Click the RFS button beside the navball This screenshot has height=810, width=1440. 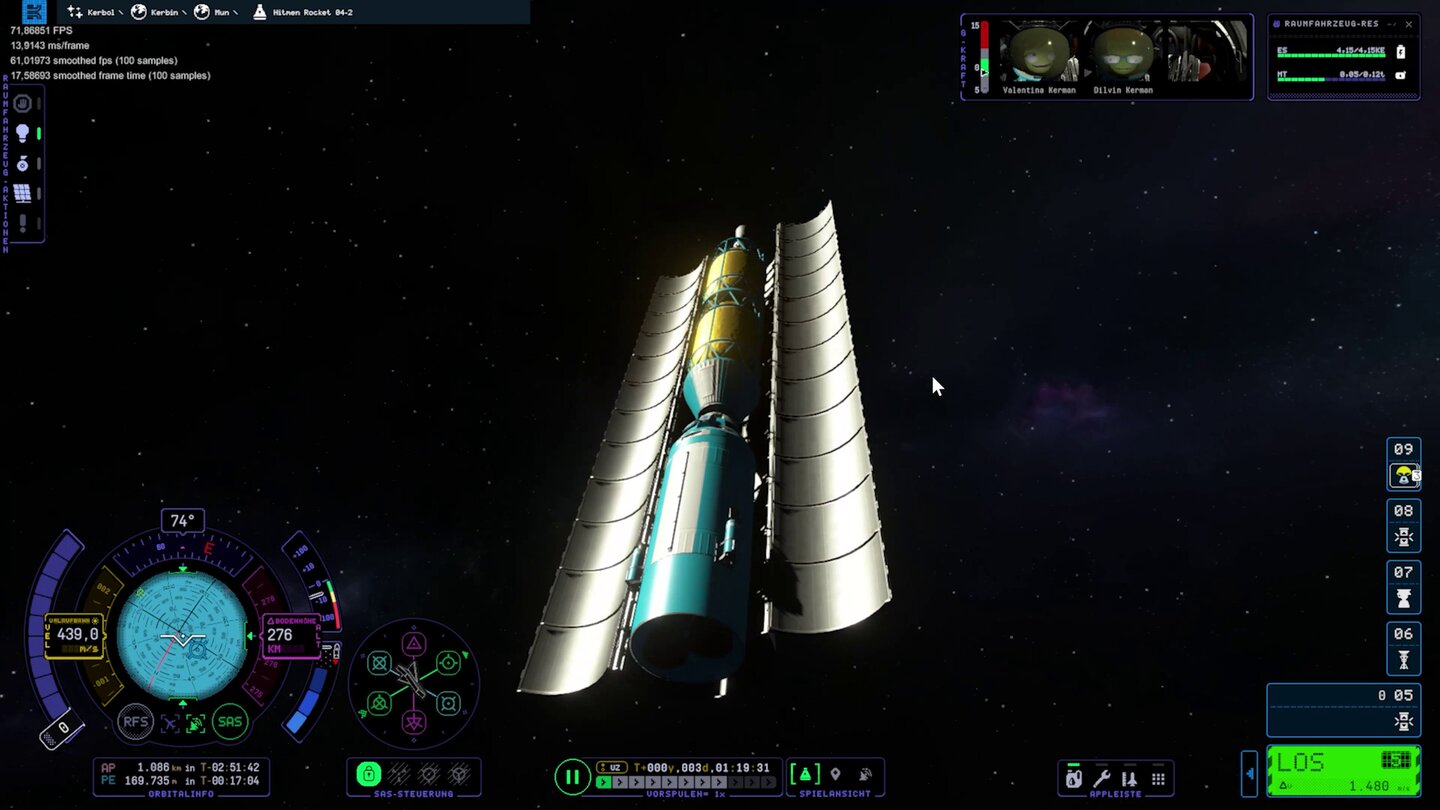click(136, 722)
